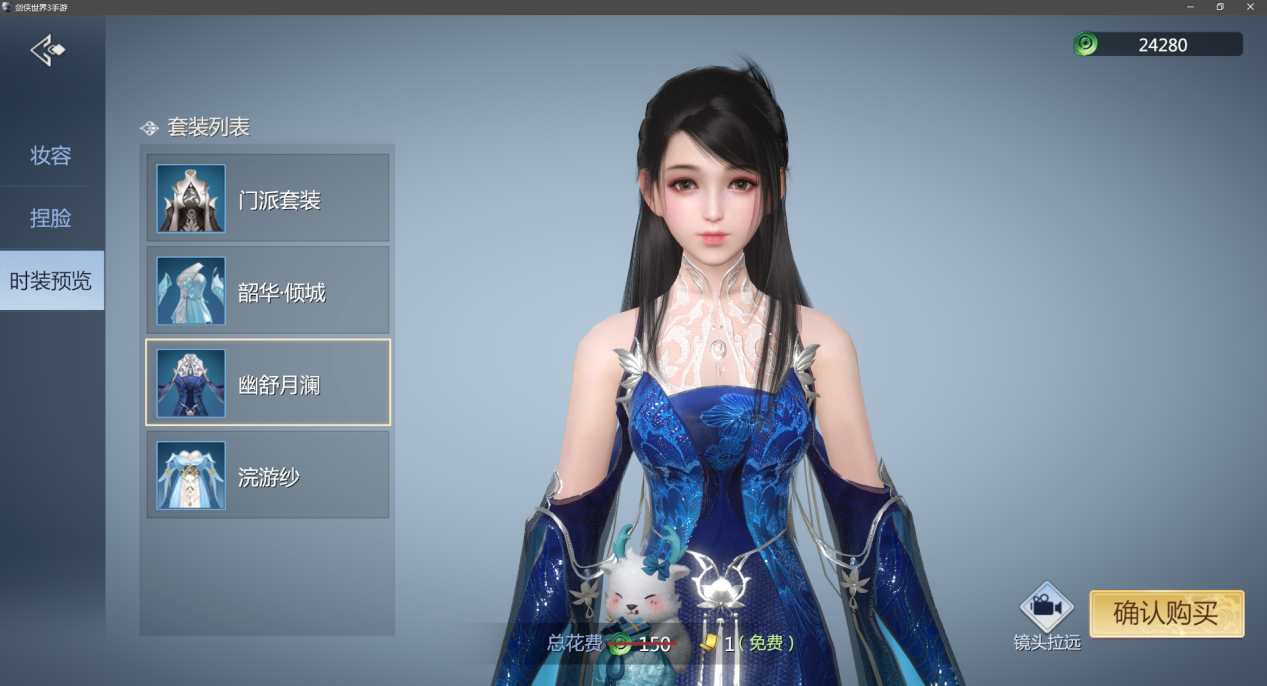Viewport: 1267px width, 686px height.
Task: Go back using the arrow button
Action: click(x=47, y=50)
